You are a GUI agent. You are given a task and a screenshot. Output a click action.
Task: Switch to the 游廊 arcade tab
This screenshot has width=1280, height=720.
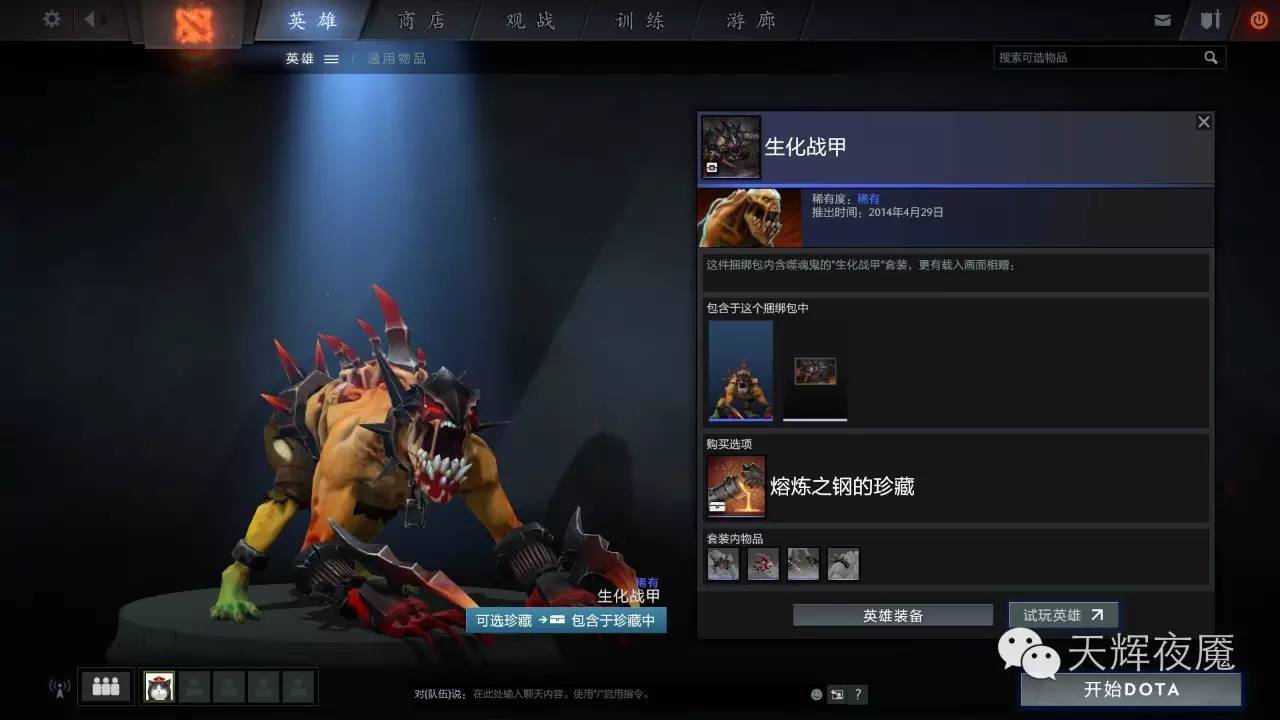tap(746, 20)
